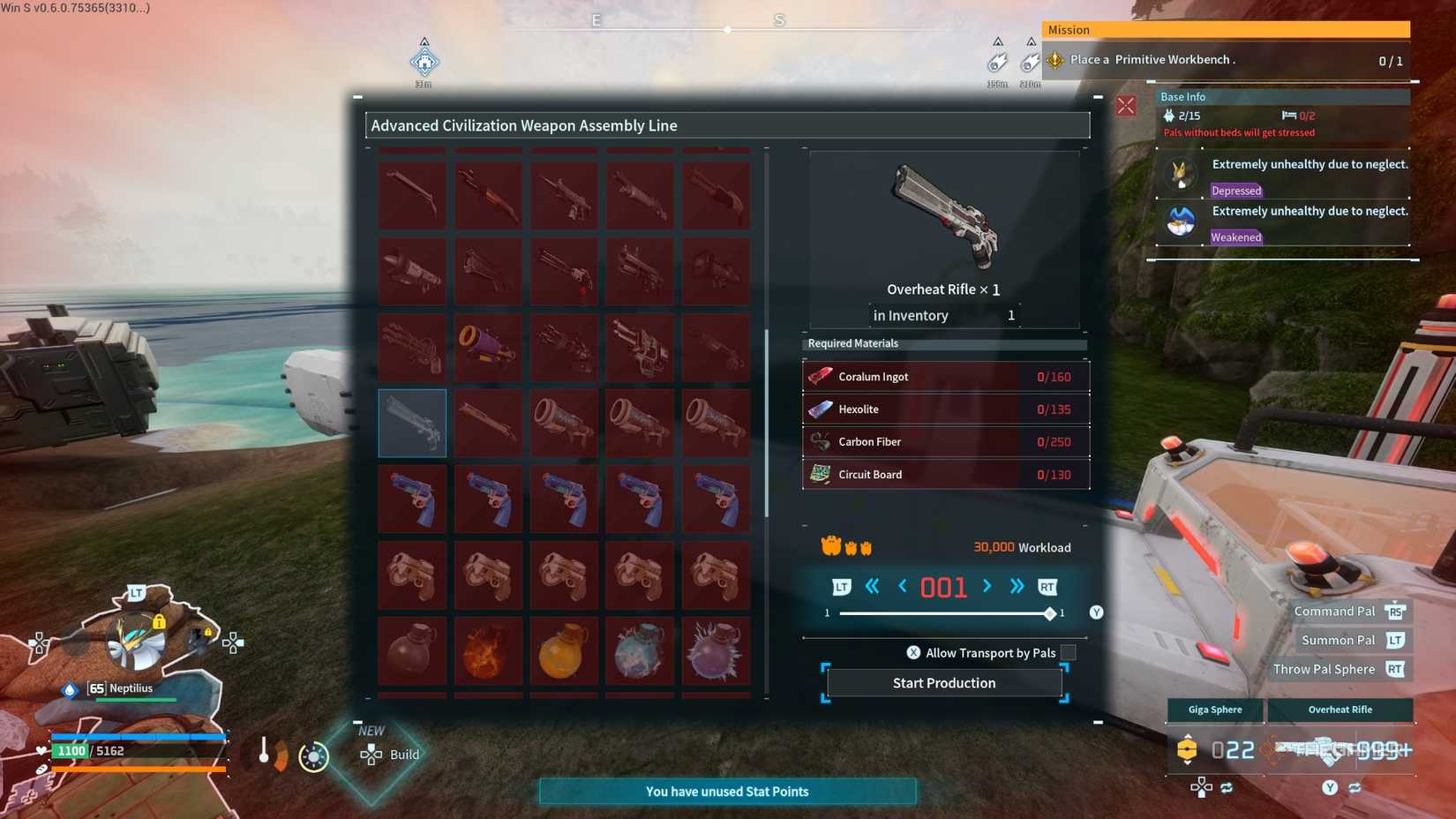Click the Build hammer icon
Viewport: 1456px width, 819px height.
371,755
